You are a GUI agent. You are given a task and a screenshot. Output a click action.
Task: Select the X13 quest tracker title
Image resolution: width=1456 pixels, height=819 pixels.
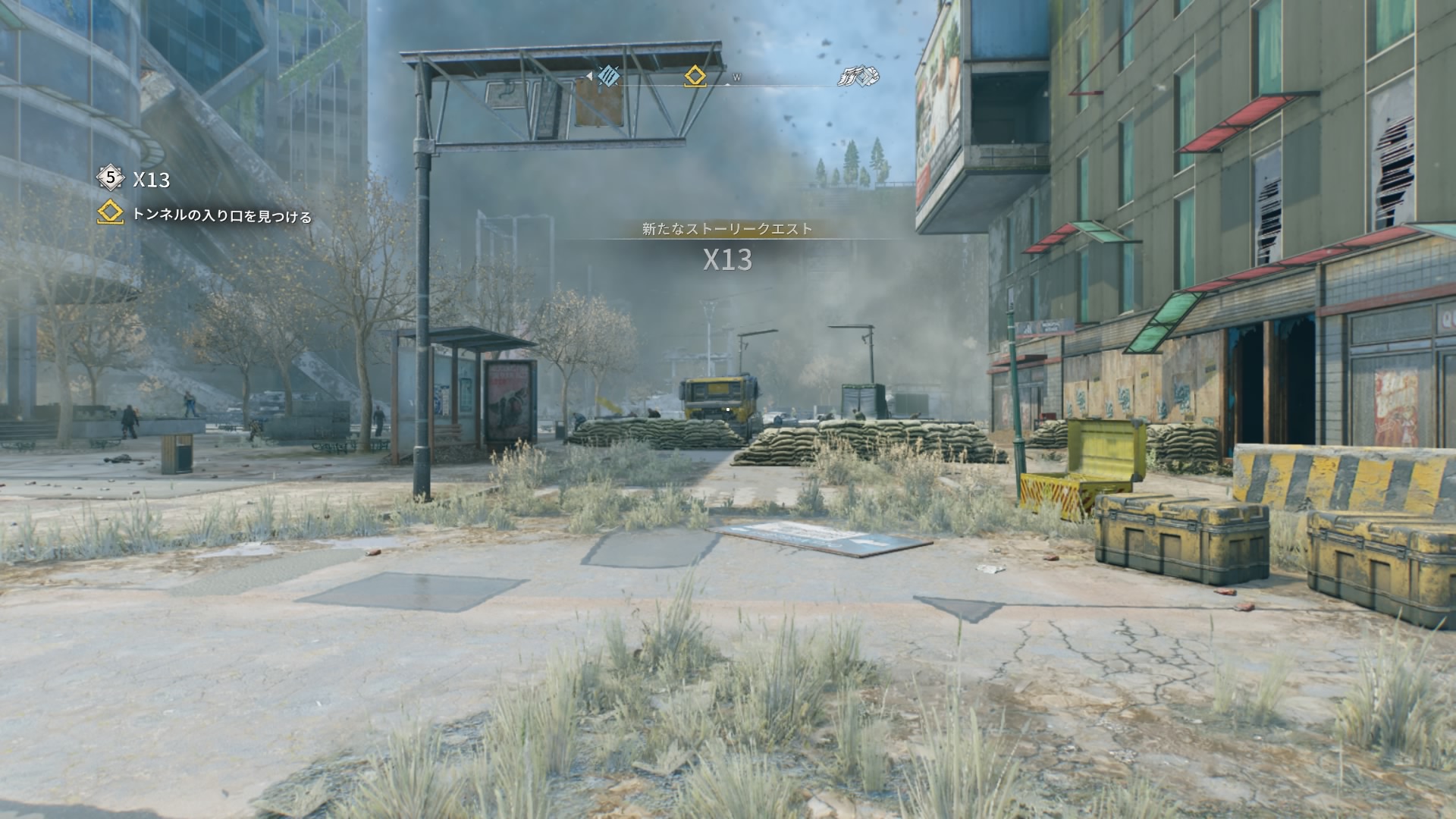[x=152, y=180]
